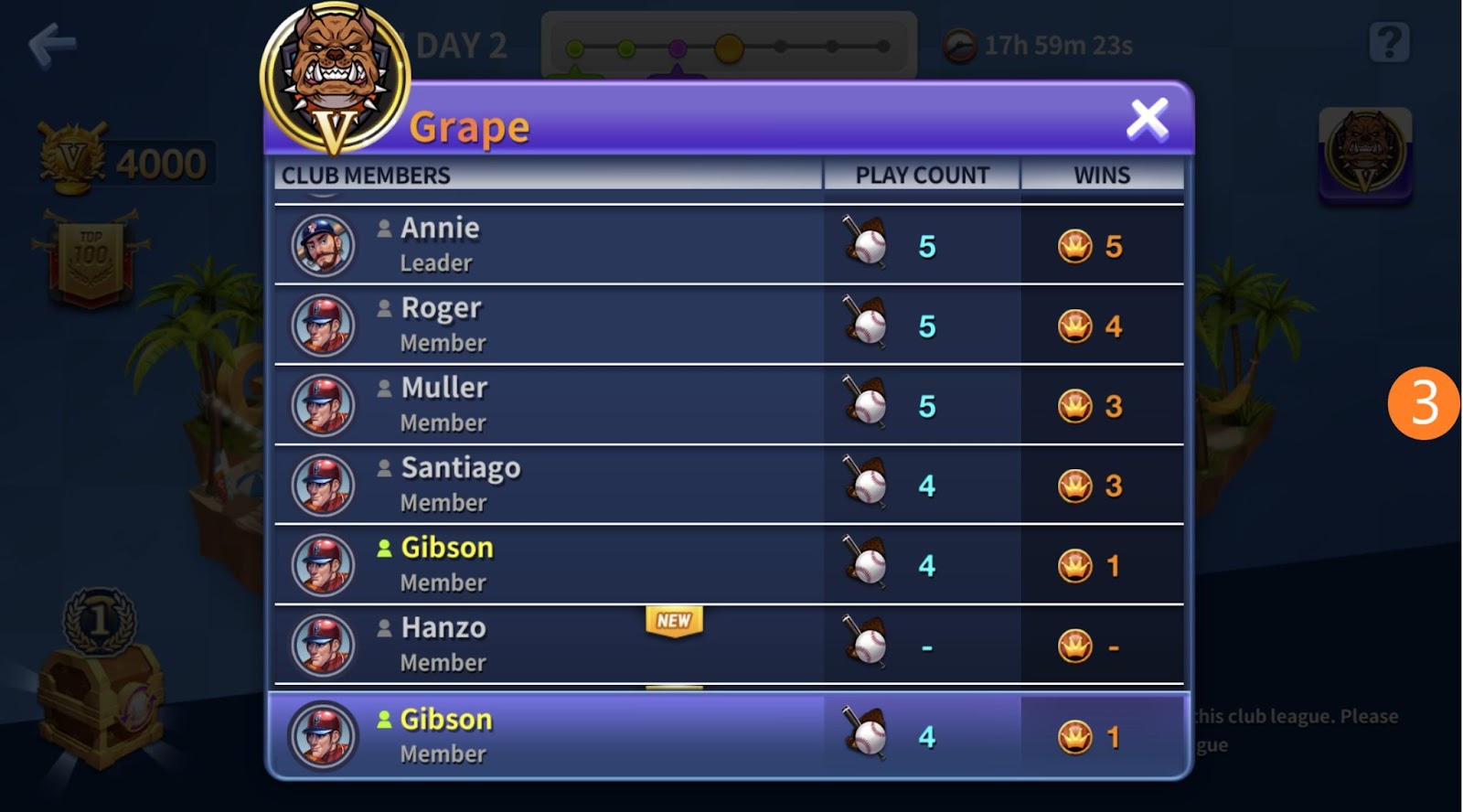Close the Grape club members popup
The width and height of the screenshot is (1463, 812).
tap(1148, 120)
